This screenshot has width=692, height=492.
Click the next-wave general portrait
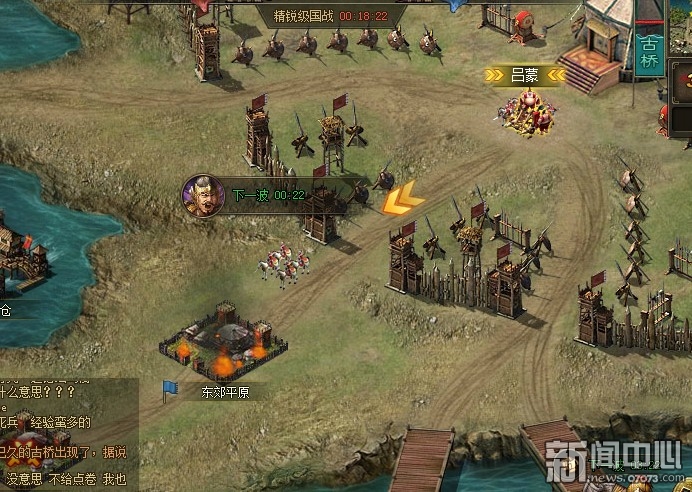[x=201, y=195]
